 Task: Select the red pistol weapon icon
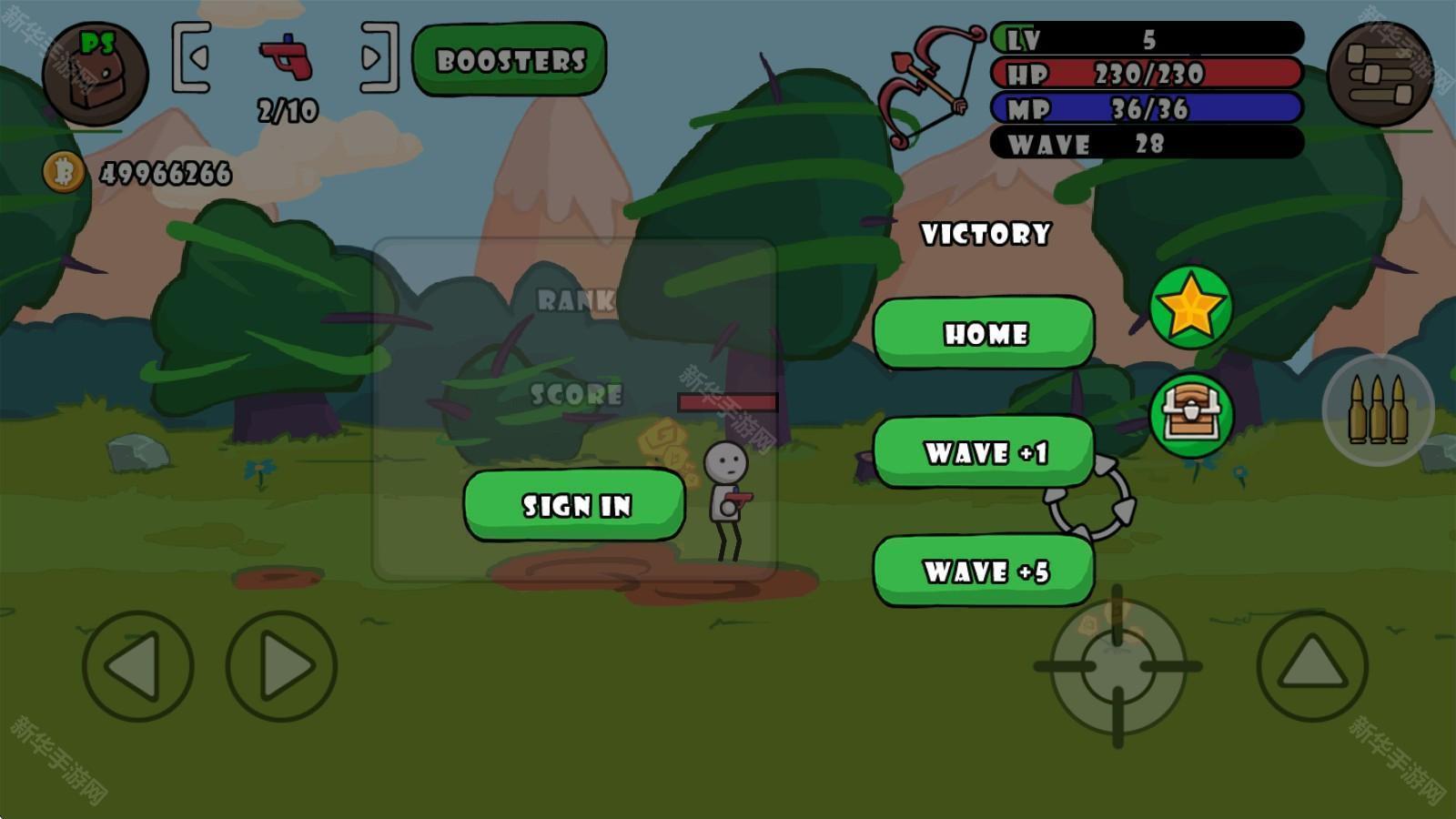(x=286, y=57)
